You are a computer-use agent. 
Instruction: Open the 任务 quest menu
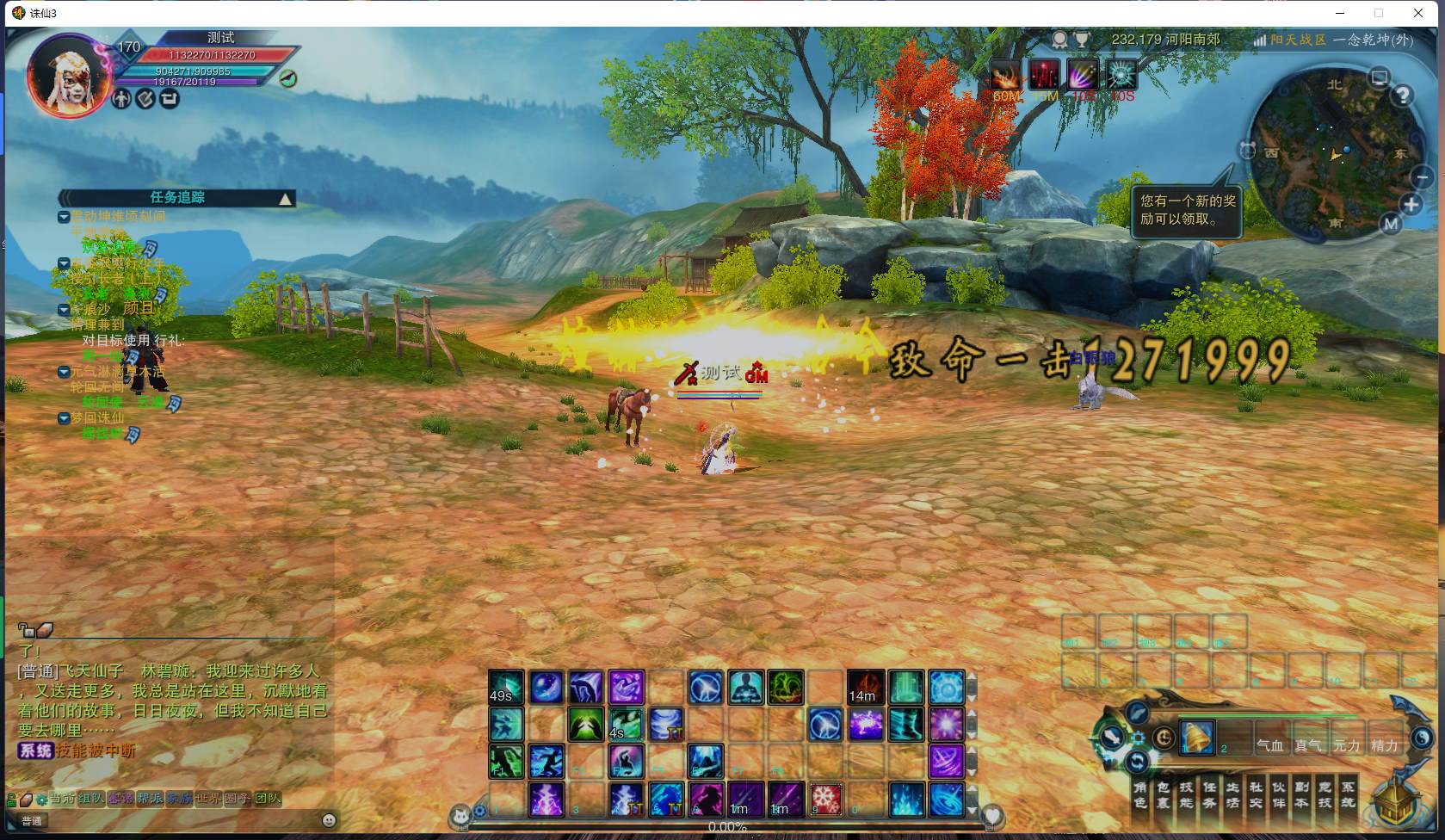pos(1209,794)
